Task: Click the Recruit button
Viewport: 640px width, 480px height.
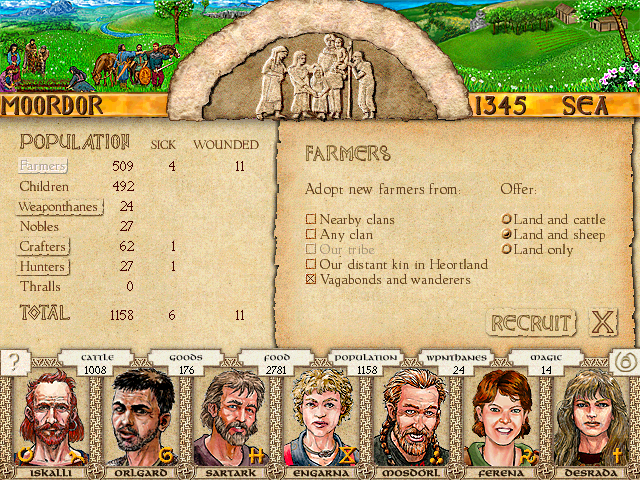Action: [x=530, y=323]
